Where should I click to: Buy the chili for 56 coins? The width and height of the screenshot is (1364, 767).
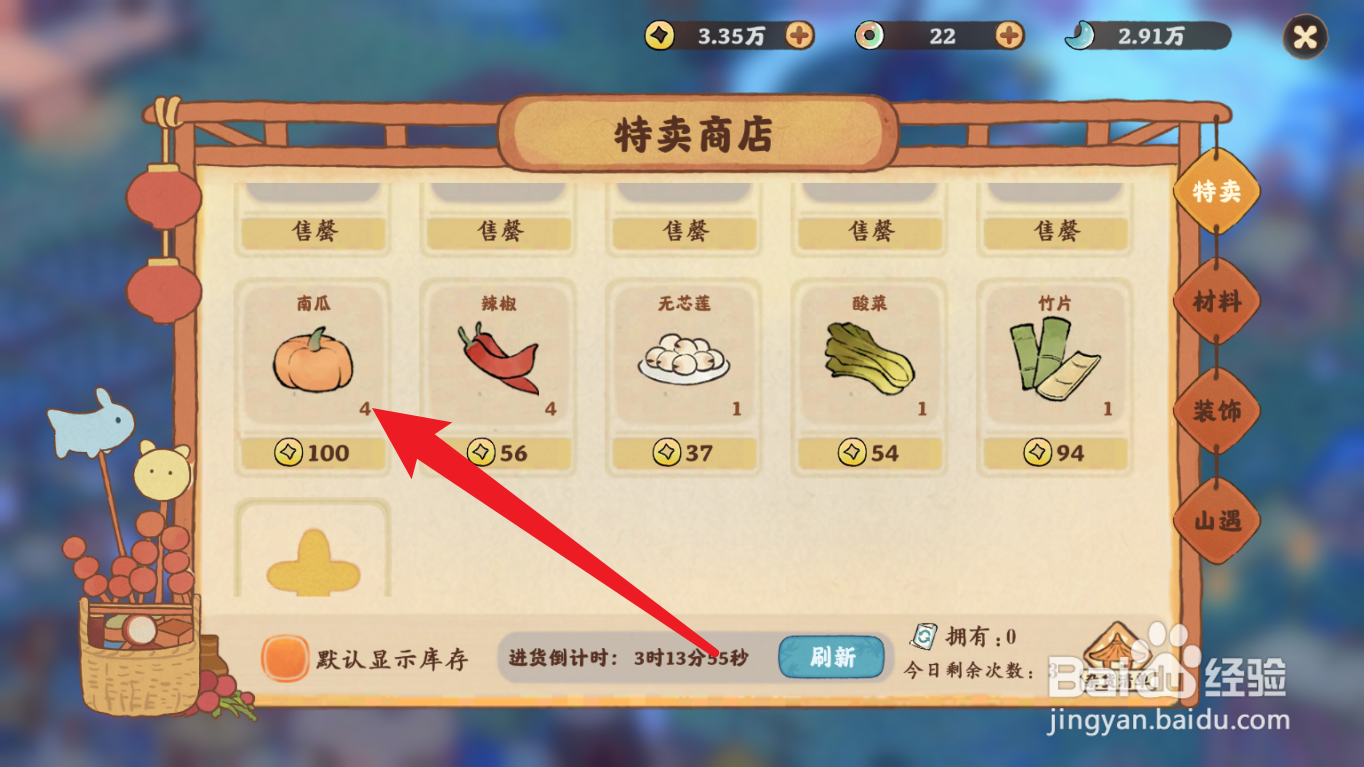tap(498, 453)
